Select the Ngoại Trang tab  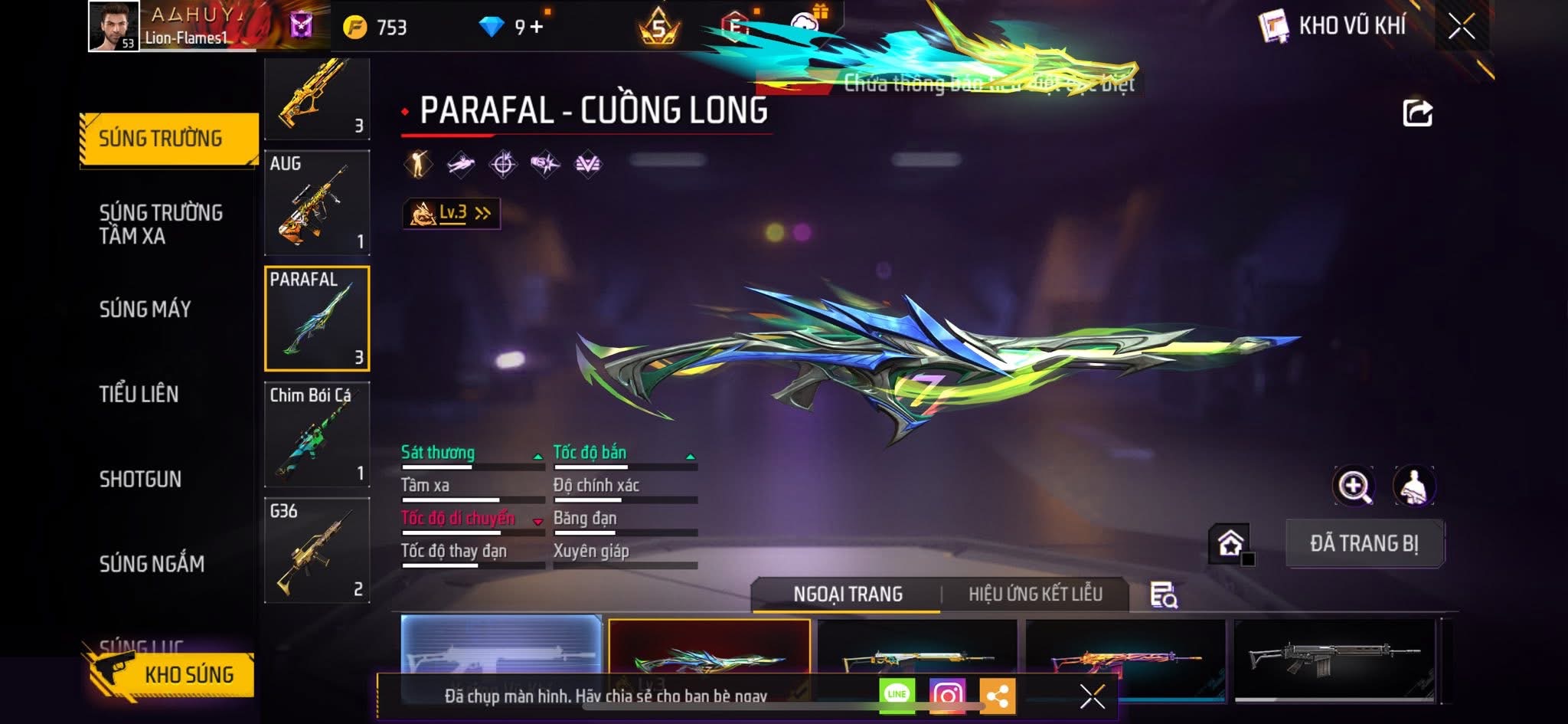(x=848, y=595)
